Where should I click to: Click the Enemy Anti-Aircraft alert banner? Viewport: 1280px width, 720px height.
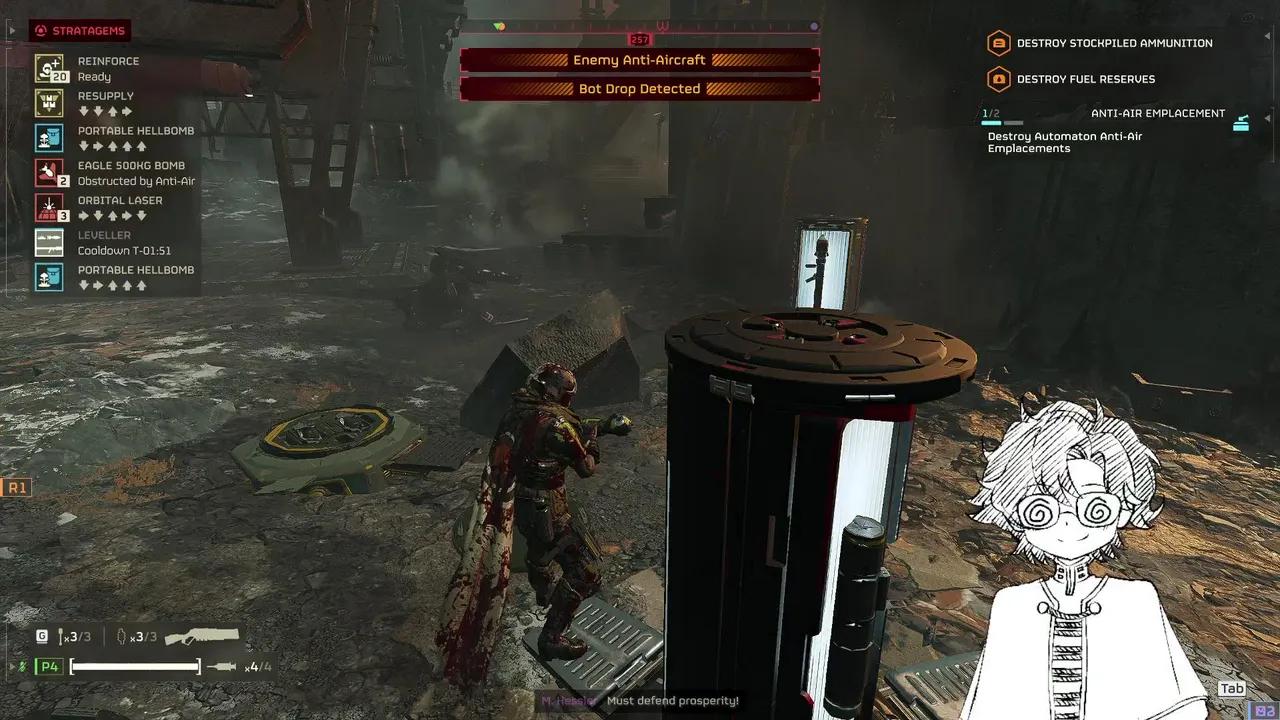639,60
